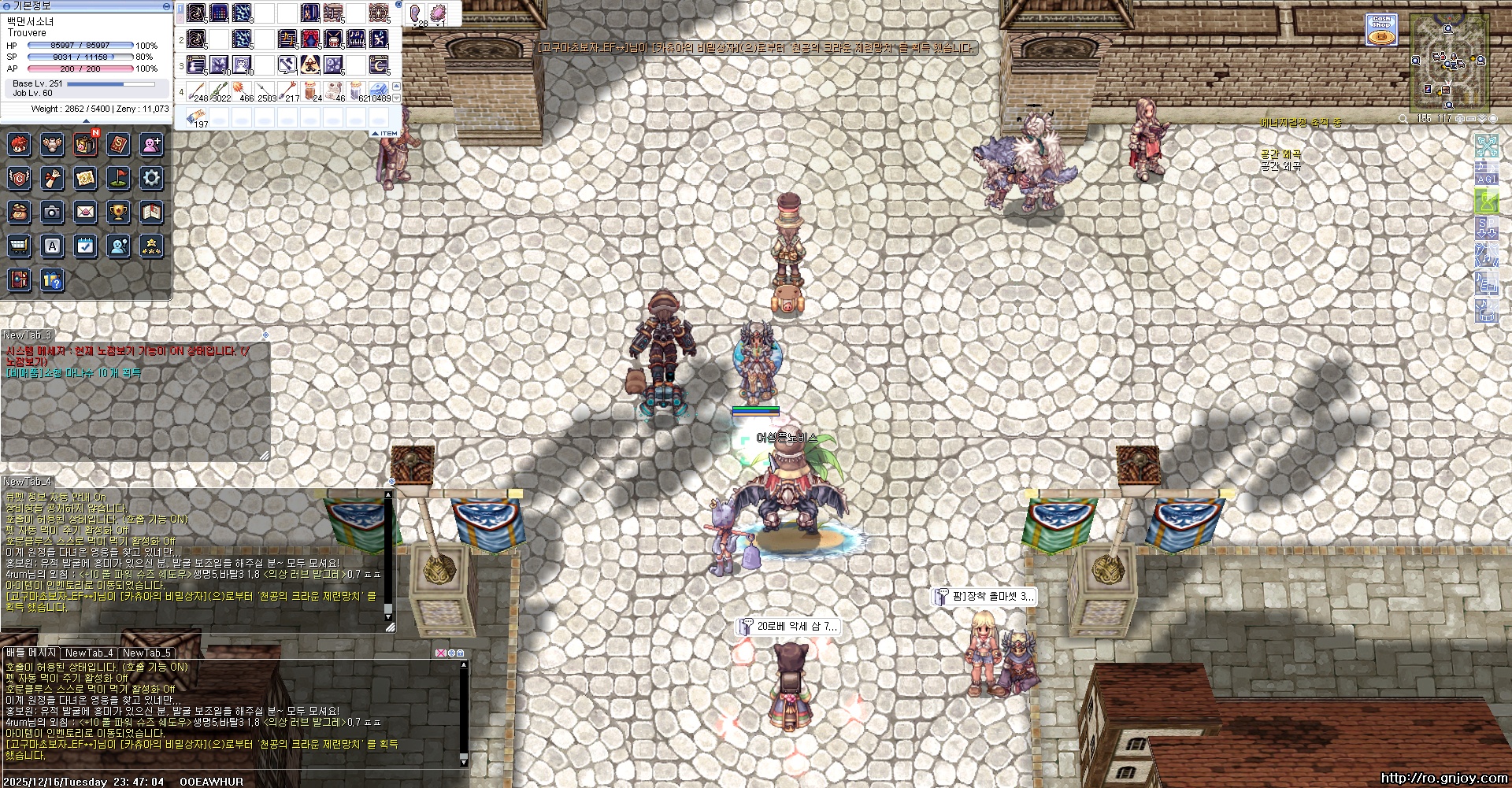
Task: Close the skill hotbar window
Action: pyautogui.click(x=398, y=5)
